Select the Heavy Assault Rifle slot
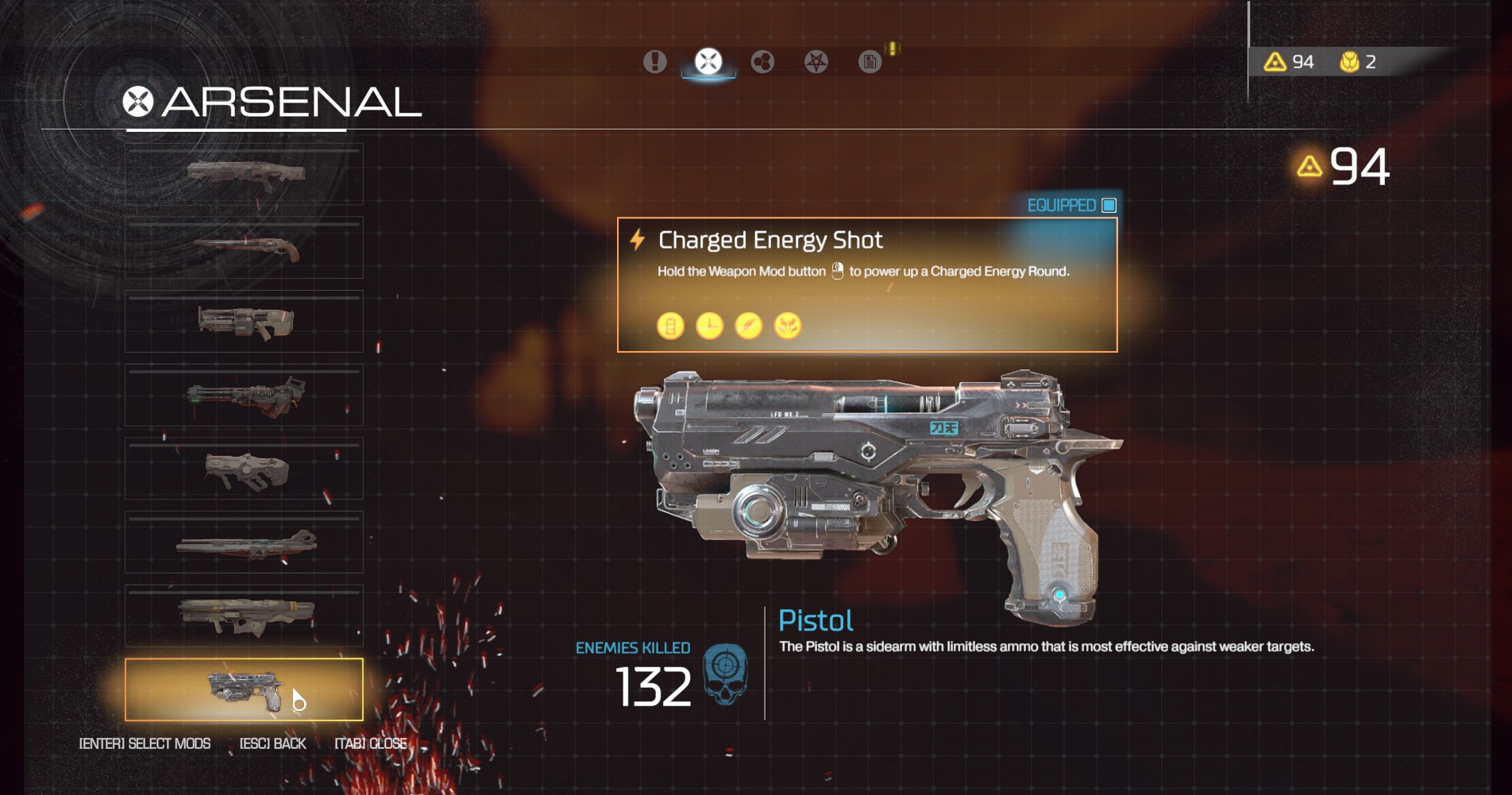1512x795 pixels. point(244,322)
